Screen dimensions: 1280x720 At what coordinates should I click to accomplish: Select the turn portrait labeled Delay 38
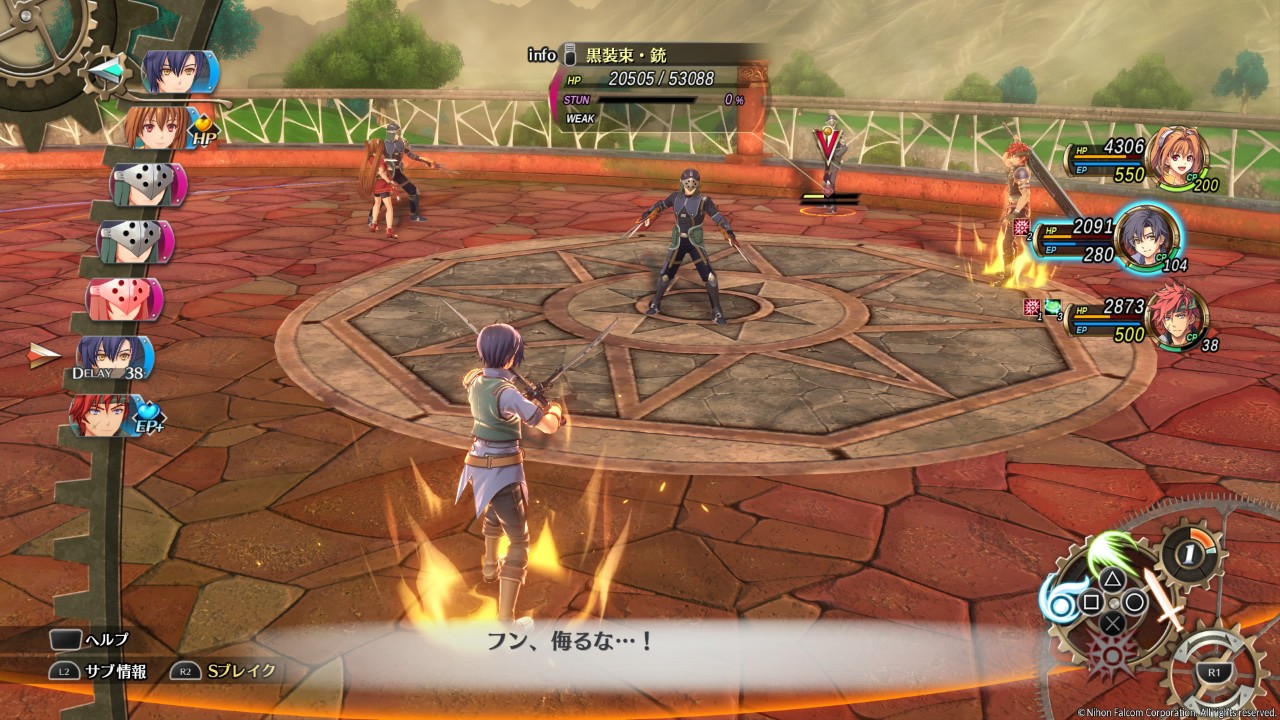(x=113, y=357)
